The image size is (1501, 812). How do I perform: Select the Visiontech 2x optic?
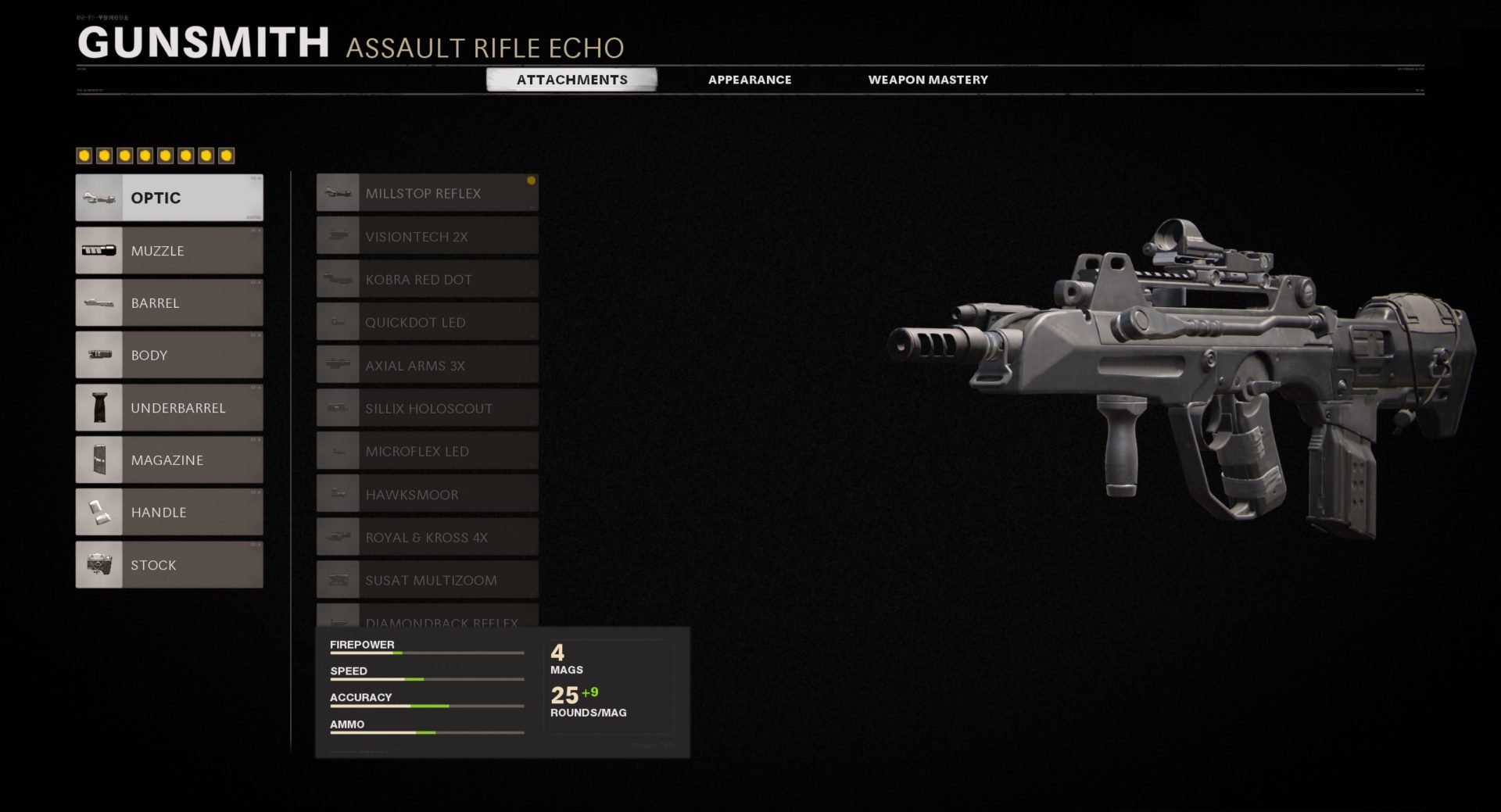[x=428, y=236]
